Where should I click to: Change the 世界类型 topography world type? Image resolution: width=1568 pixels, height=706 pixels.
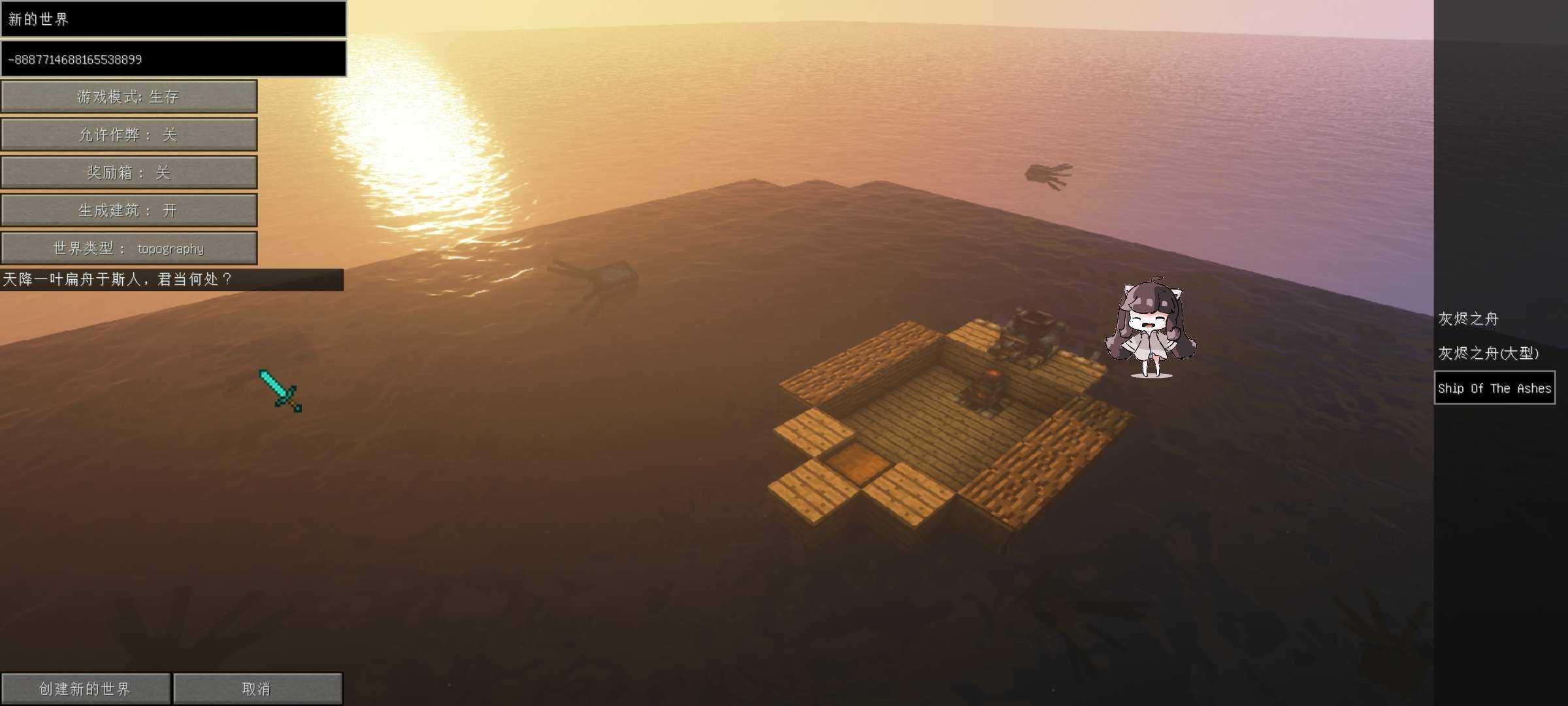(129, 248)
